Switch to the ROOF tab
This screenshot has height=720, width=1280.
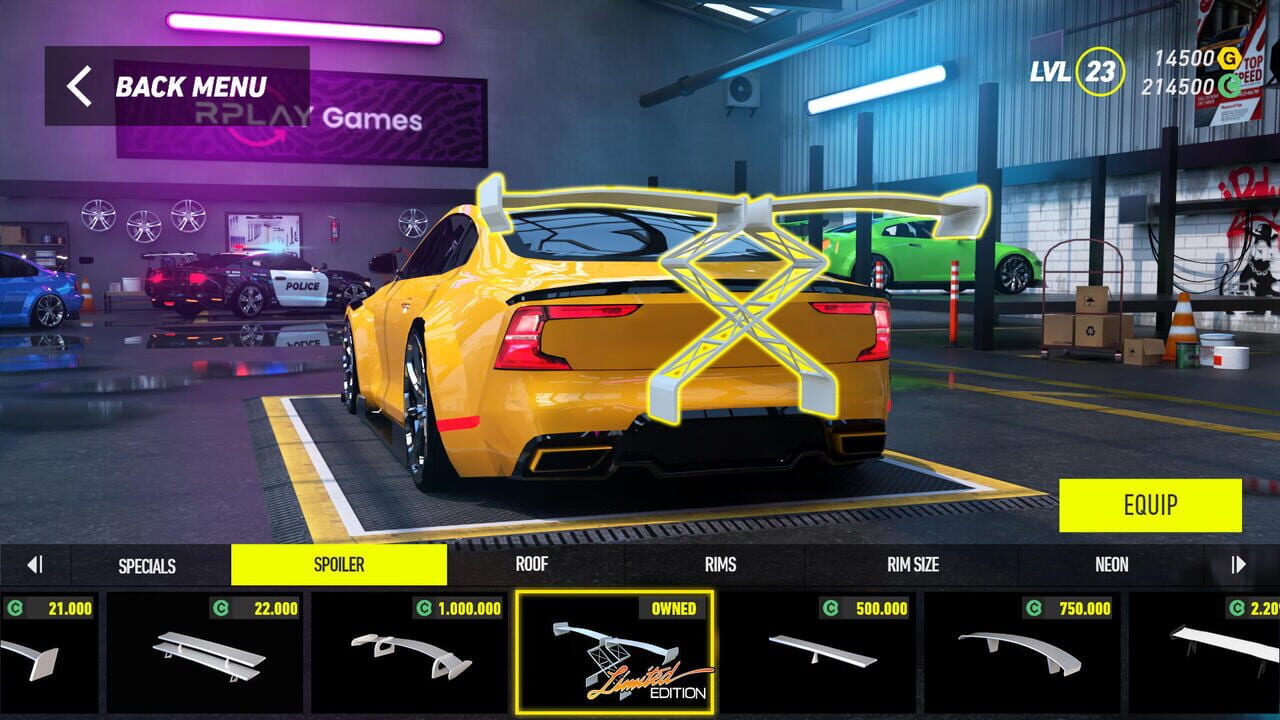(x=531, y=565)
